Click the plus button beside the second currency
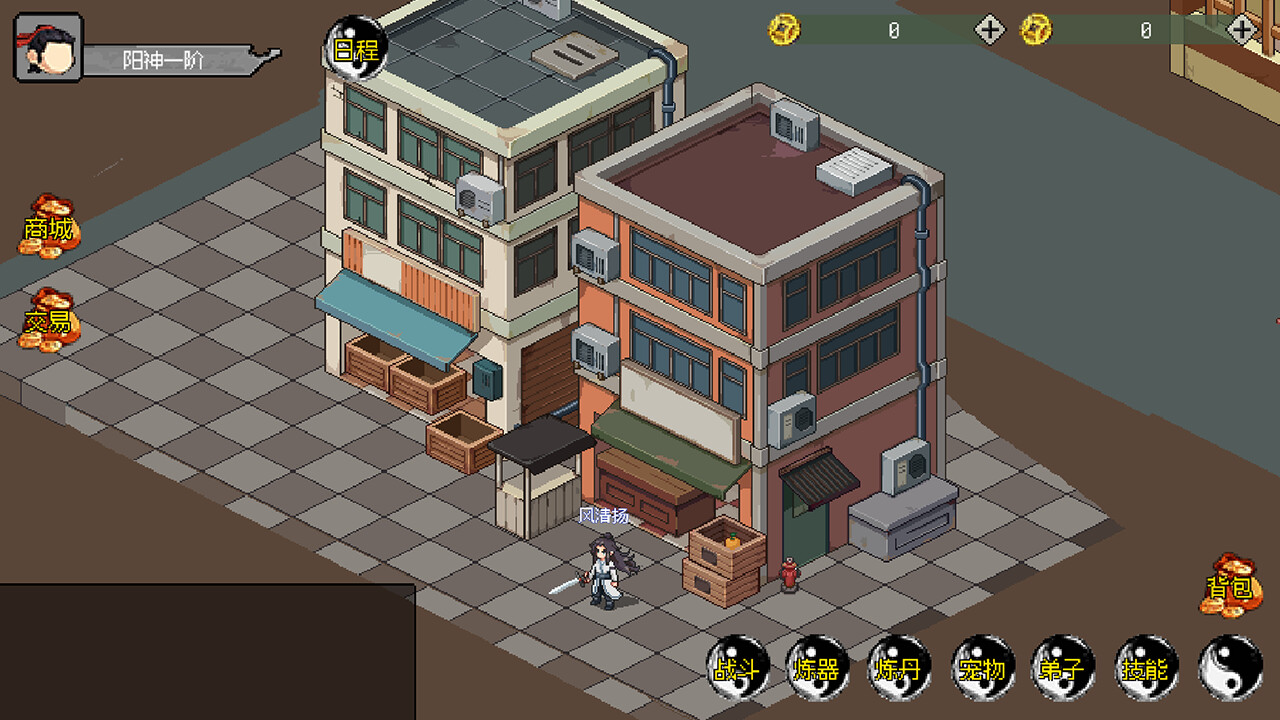Screen dimensions: 1280x720 (x=1244, y=29)
